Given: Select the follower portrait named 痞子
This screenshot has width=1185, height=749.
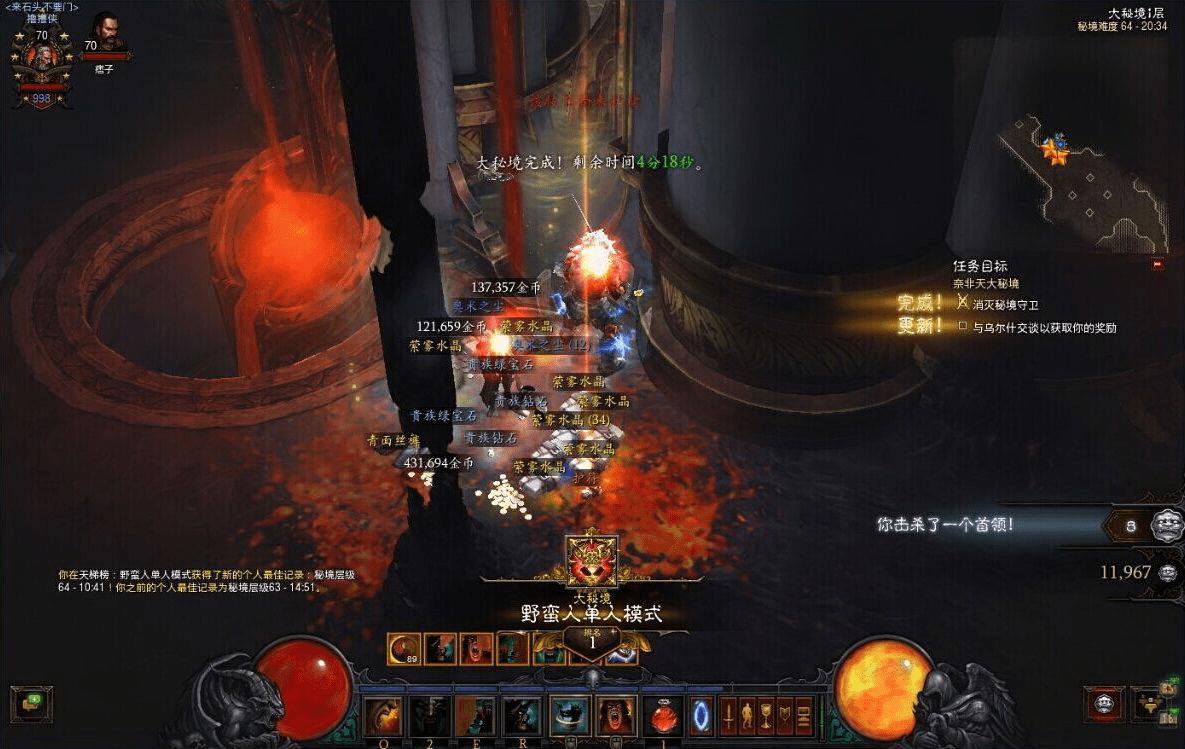Looking at the screenshot, I should coord(105,35).
